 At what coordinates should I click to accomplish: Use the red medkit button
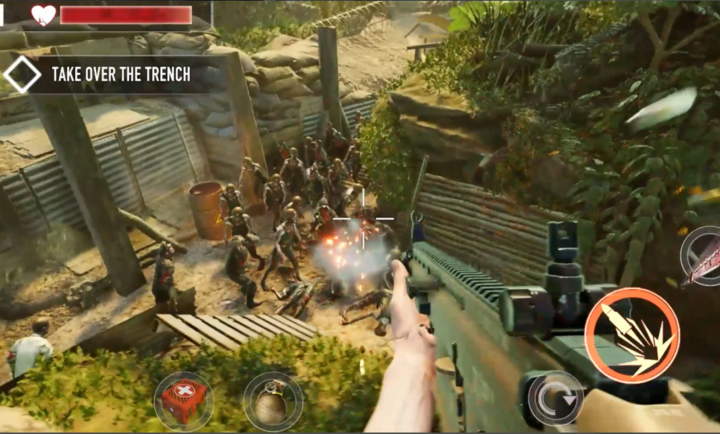(183, 400)
